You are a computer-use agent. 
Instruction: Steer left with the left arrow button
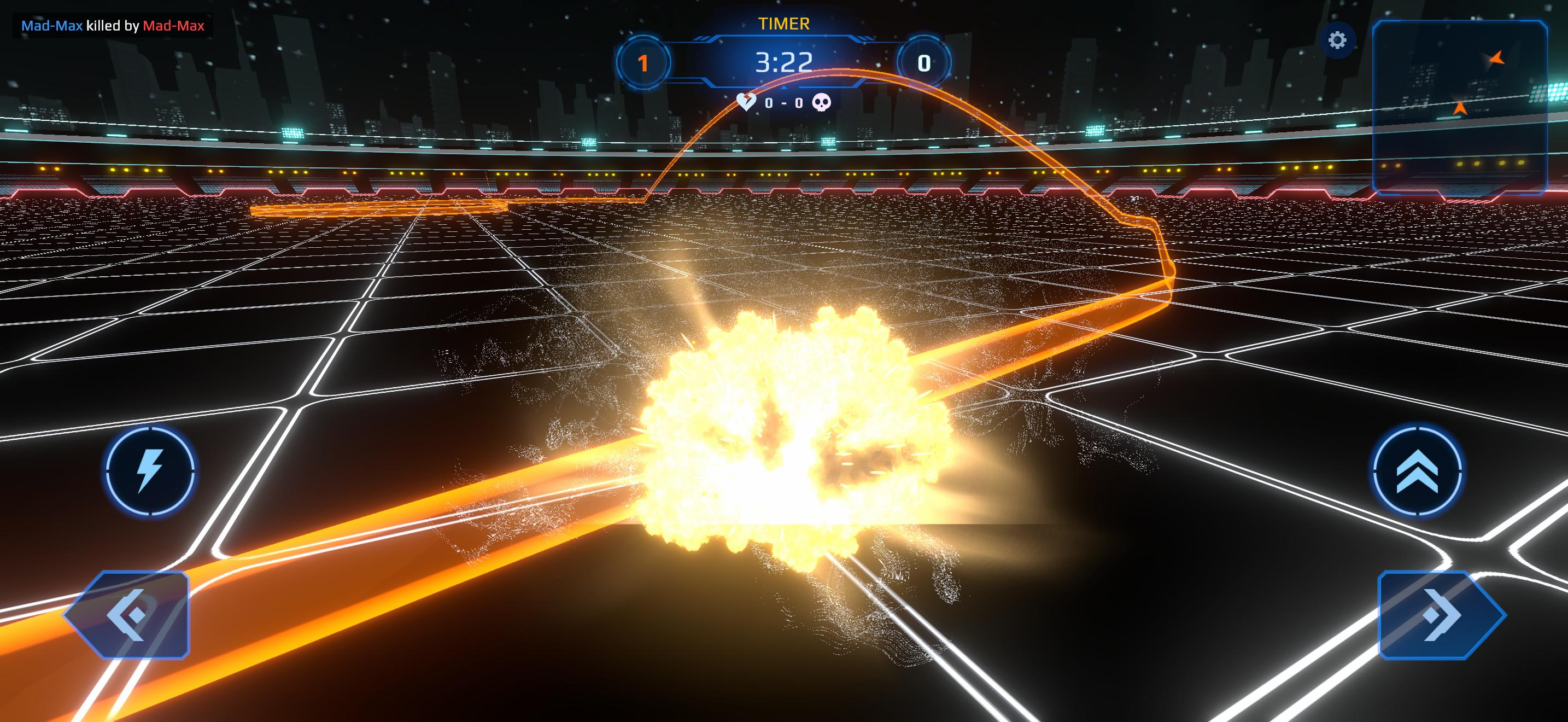click(x=127, y=615)
